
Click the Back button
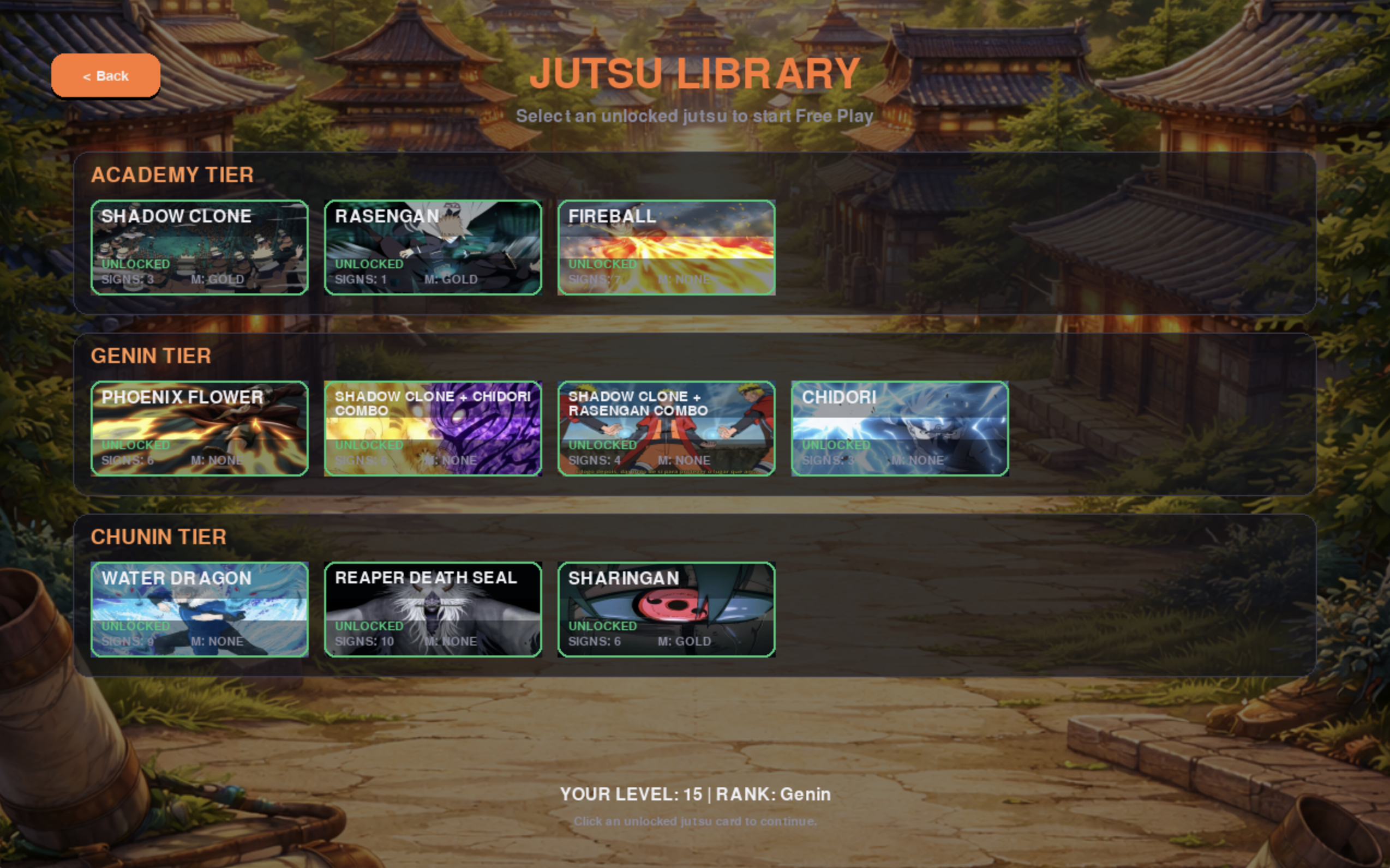(105, 75)
